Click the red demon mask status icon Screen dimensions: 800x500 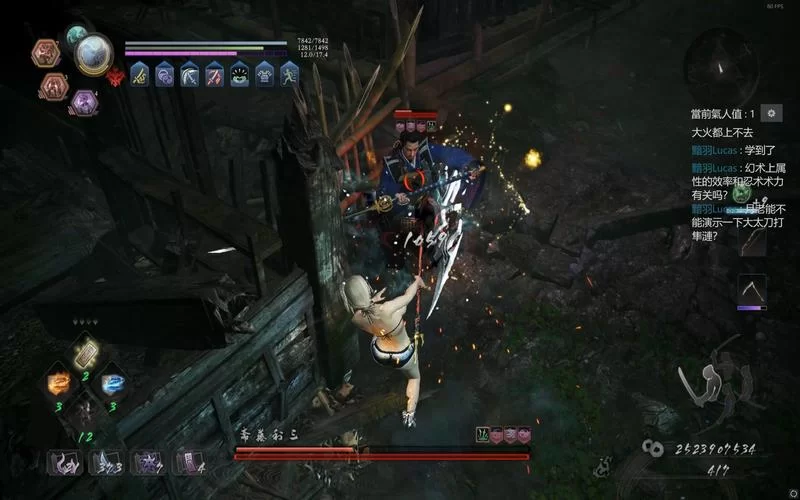(x=115, y=76)
